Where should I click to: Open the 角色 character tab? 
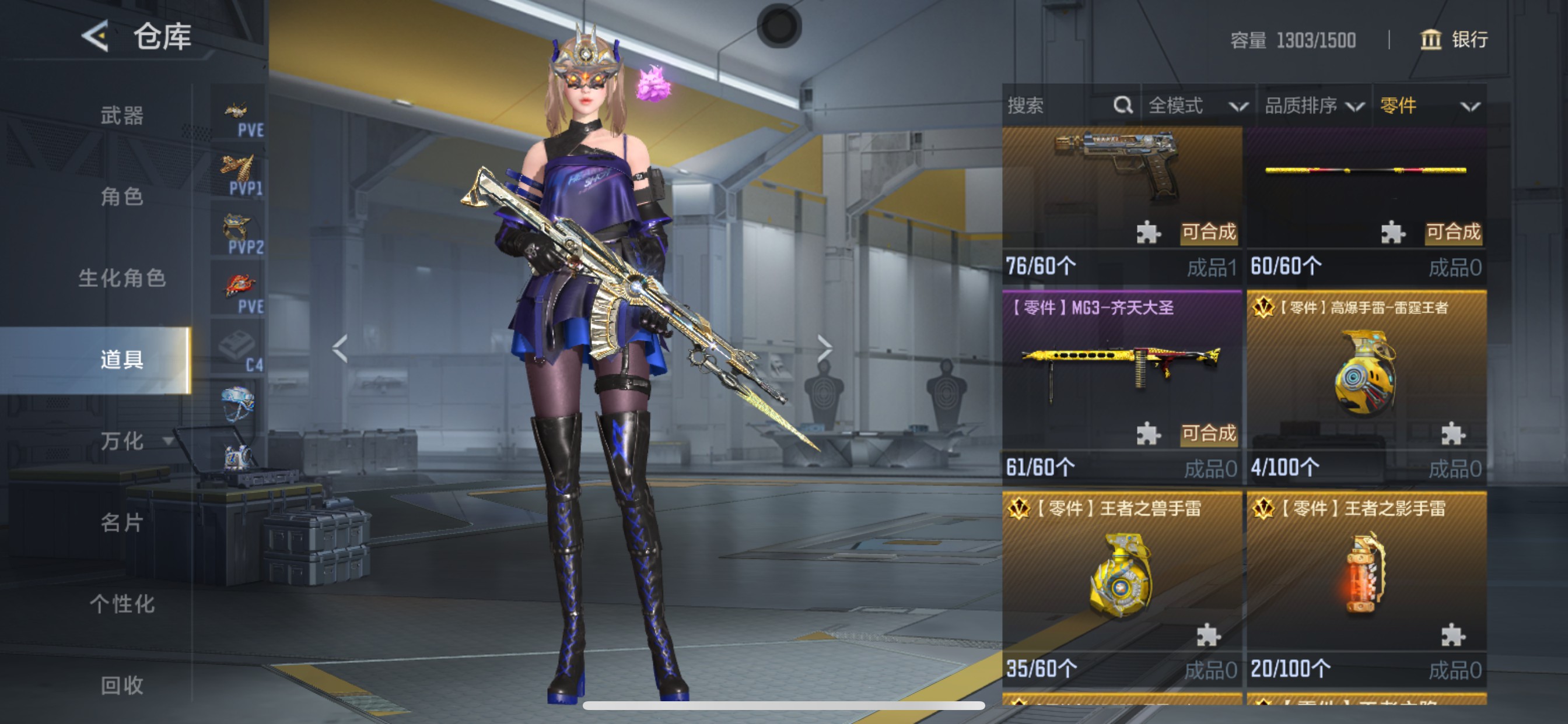pos(122,196)
